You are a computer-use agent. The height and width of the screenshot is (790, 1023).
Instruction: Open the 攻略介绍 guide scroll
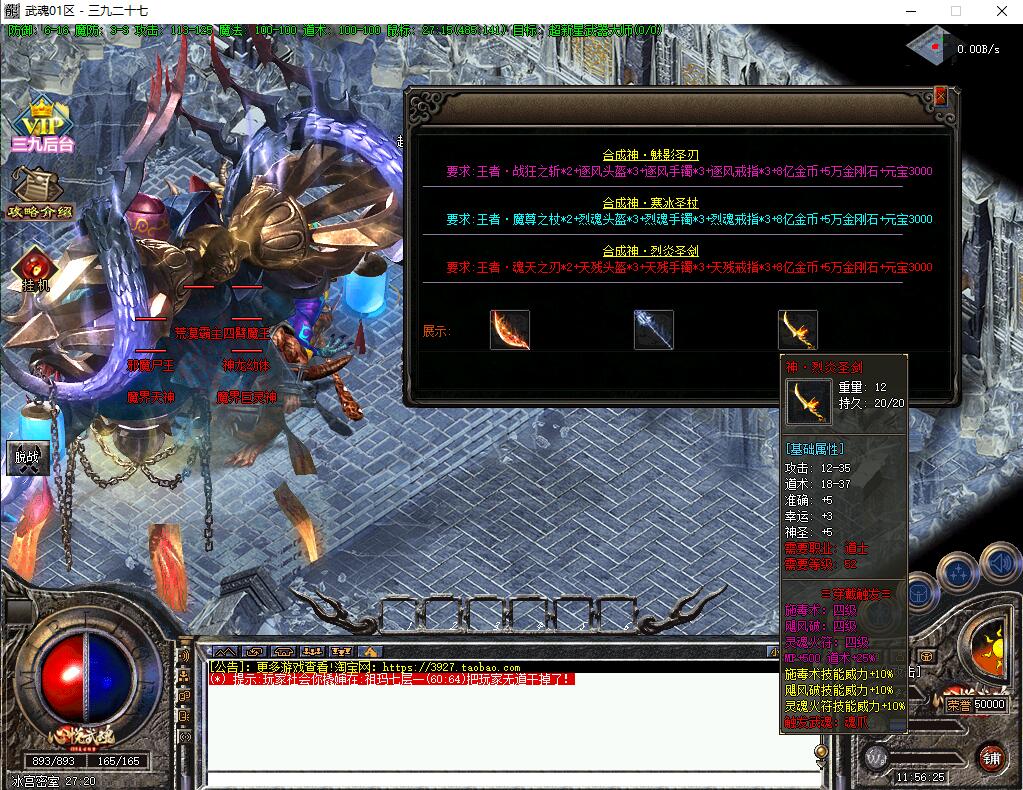point(40,192)
